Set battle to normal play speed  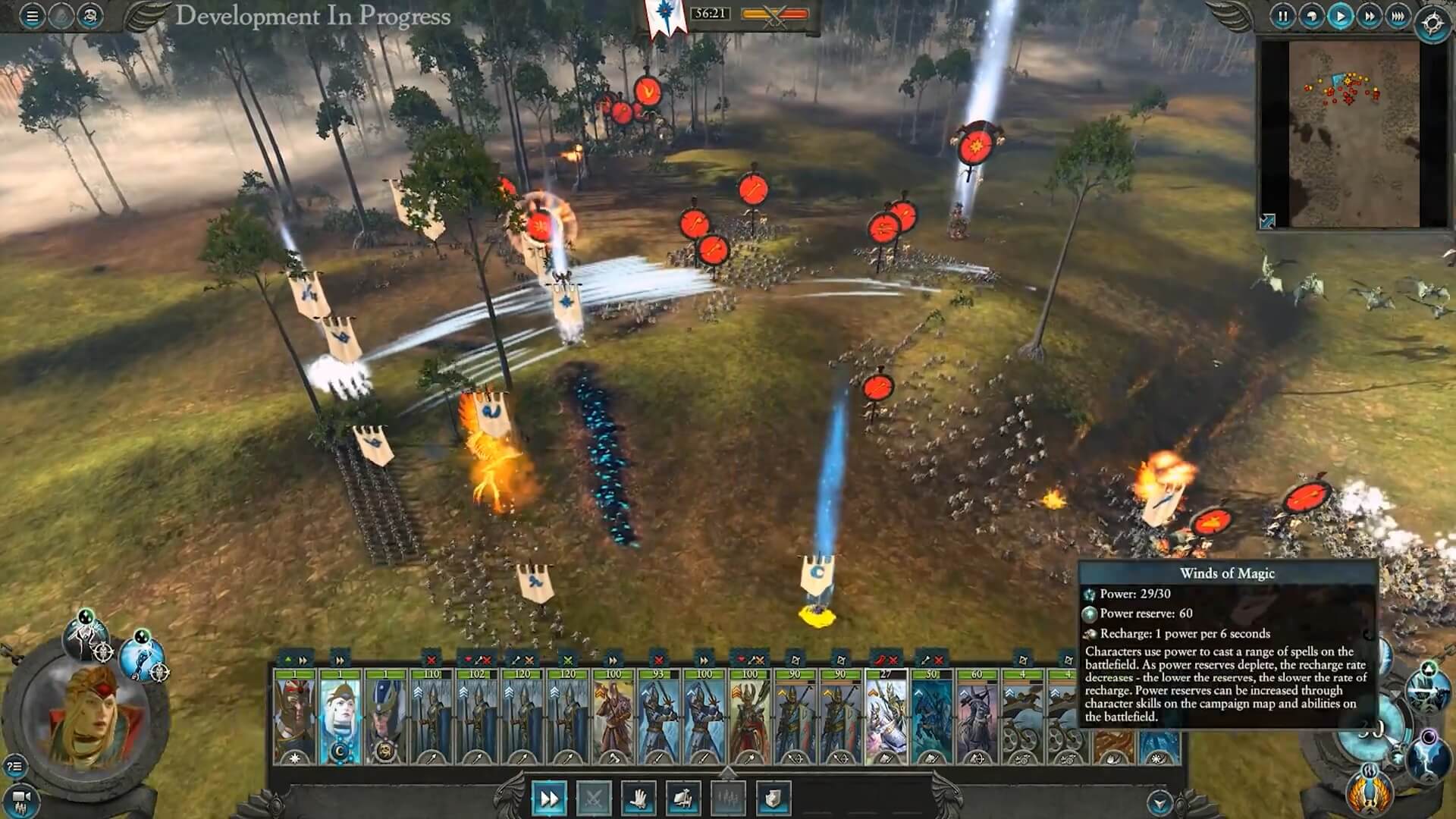pos(1340,16)
